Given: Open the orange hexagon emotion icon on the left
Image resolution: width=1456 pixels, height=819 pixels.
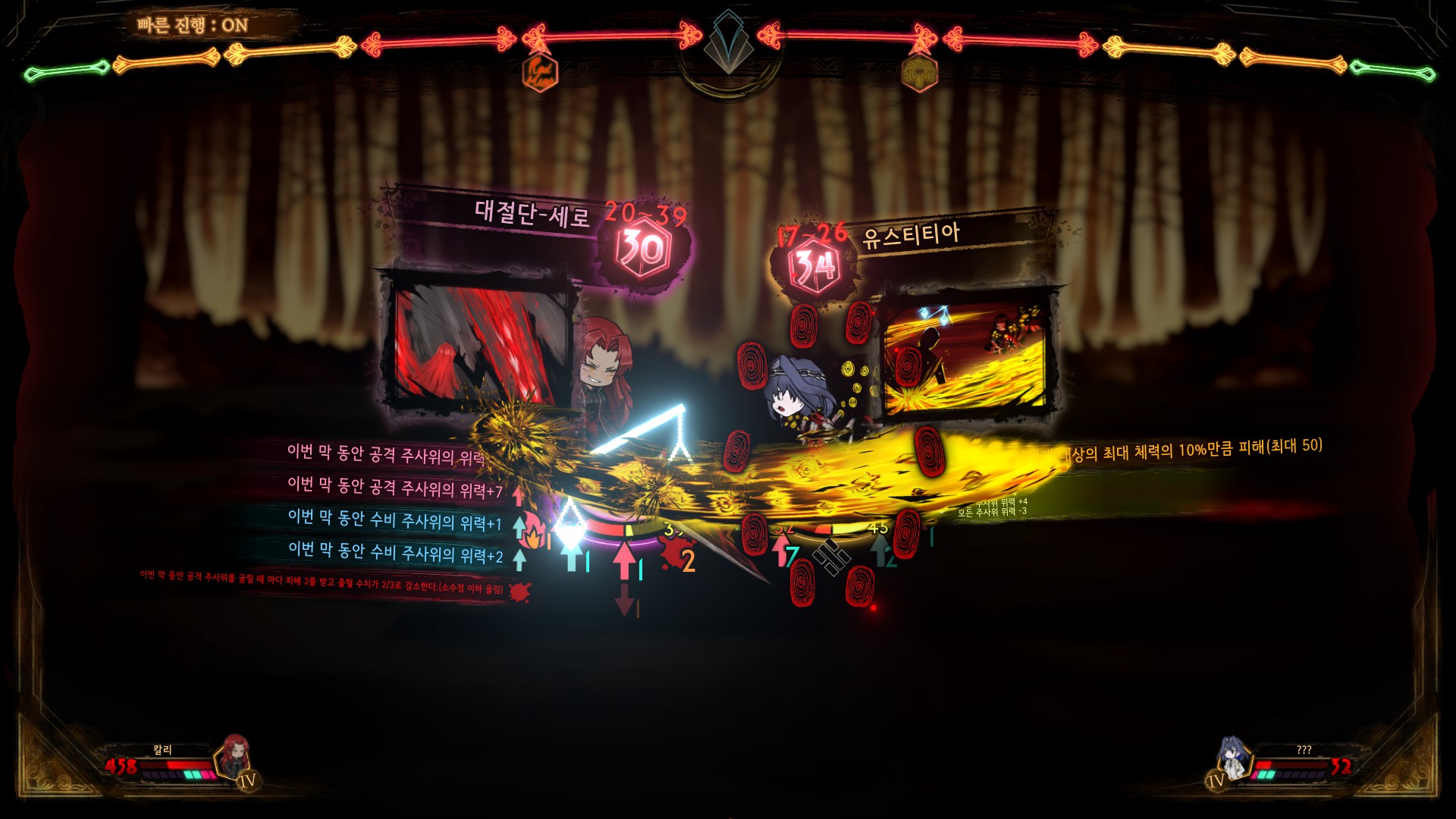Looking at the screenshot, I should (541, 73).
